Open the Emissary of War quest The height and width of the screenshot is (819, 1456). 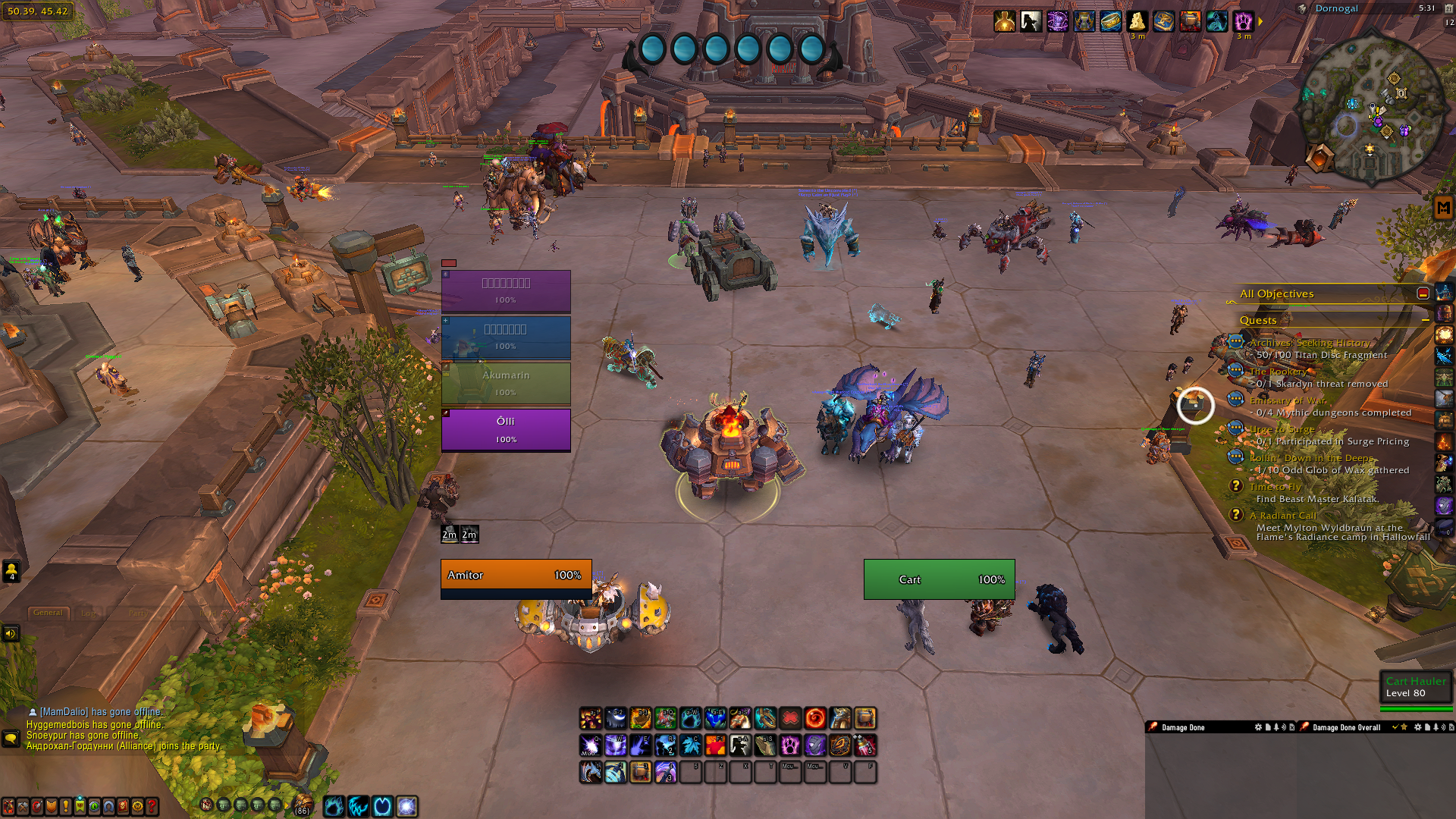[x=1287, y=400]
